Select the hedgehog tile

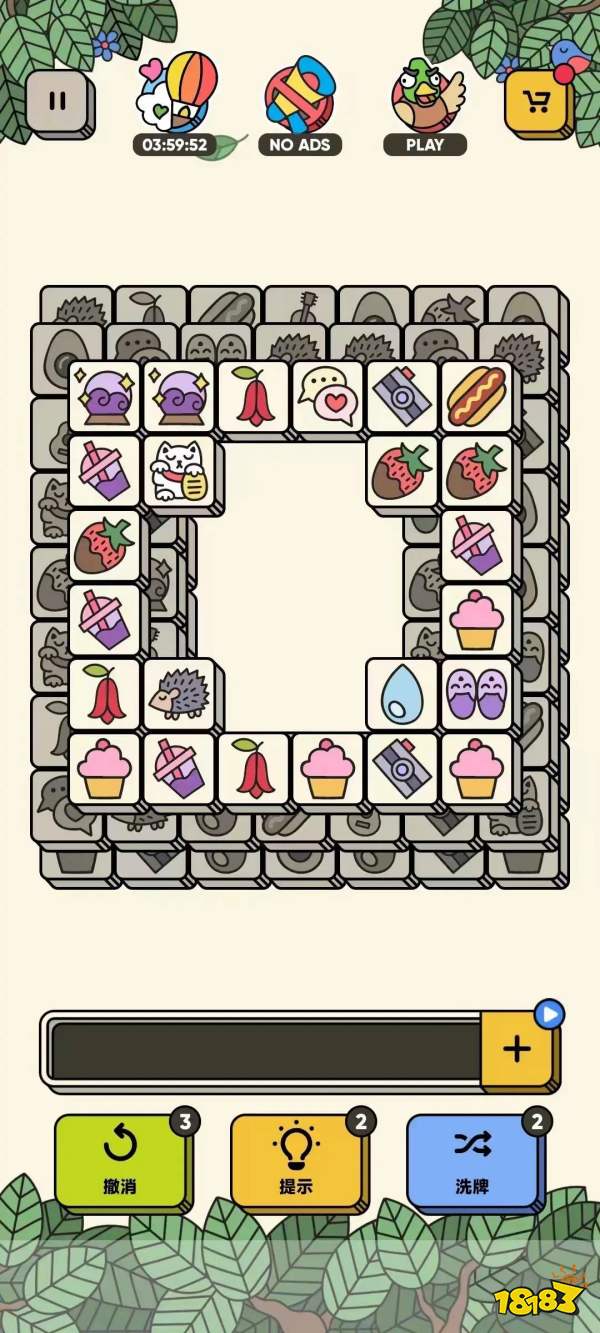pyautogui.click(x=179, y=693)
